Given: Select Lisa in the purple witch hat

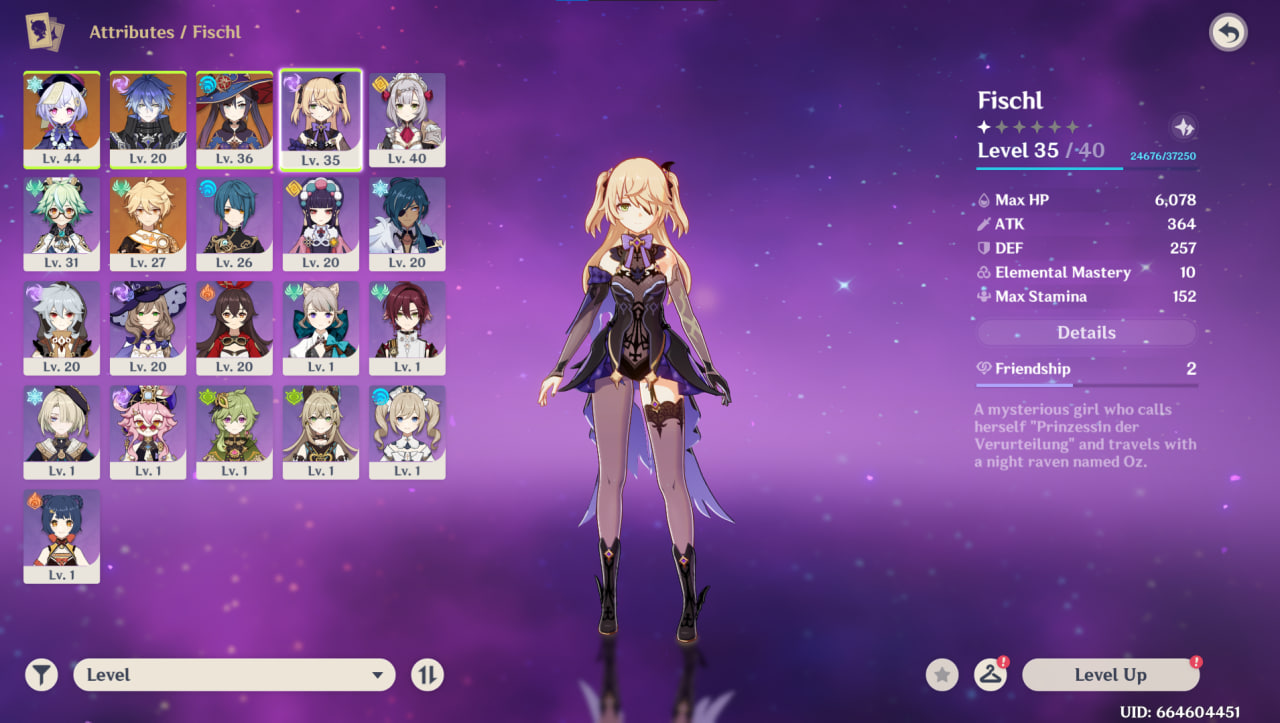Looking at the screenshot, I should click(148, 327).
